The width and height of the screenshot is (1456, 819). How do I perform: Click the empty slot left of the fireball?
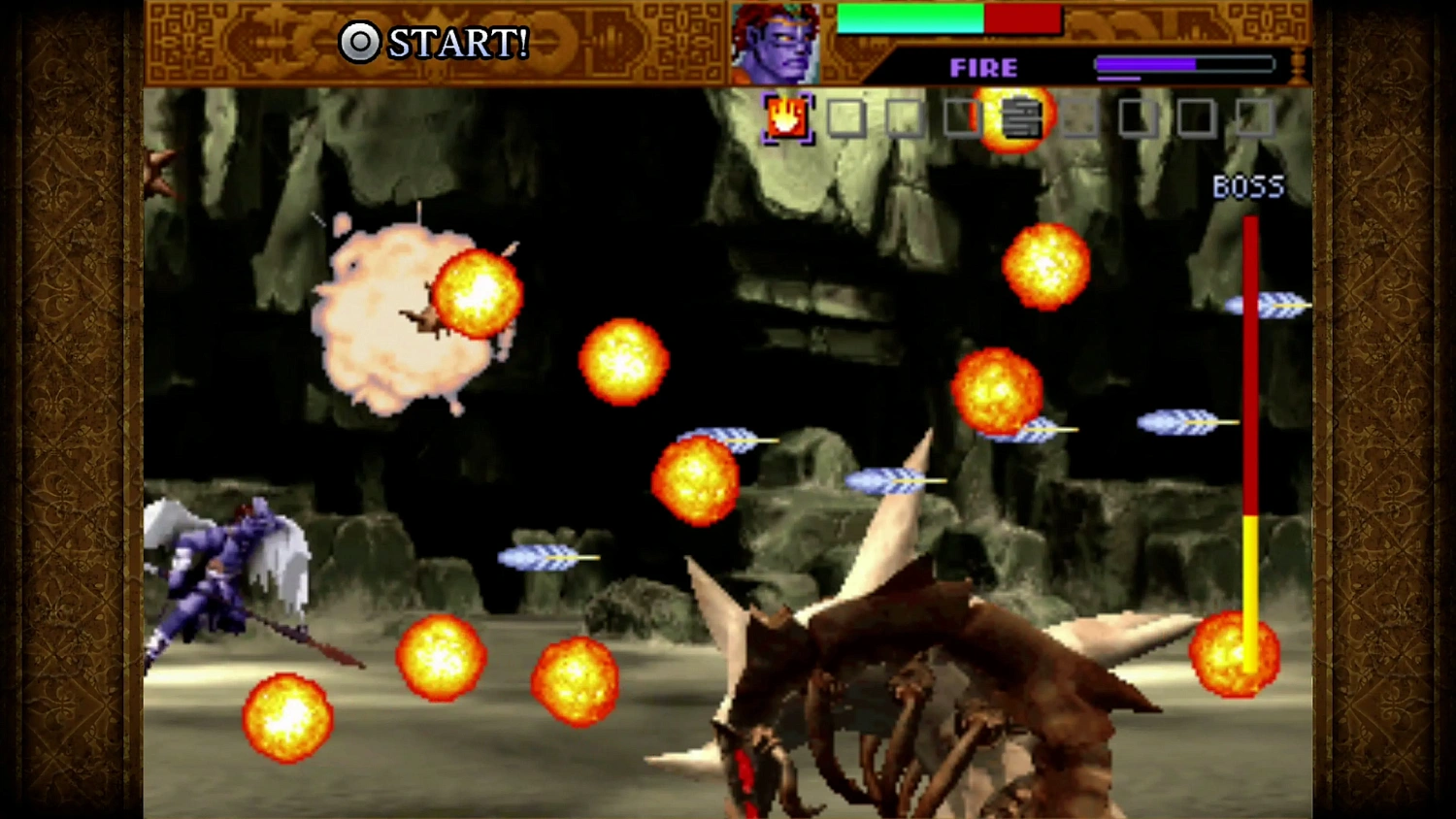pos(961,117)
